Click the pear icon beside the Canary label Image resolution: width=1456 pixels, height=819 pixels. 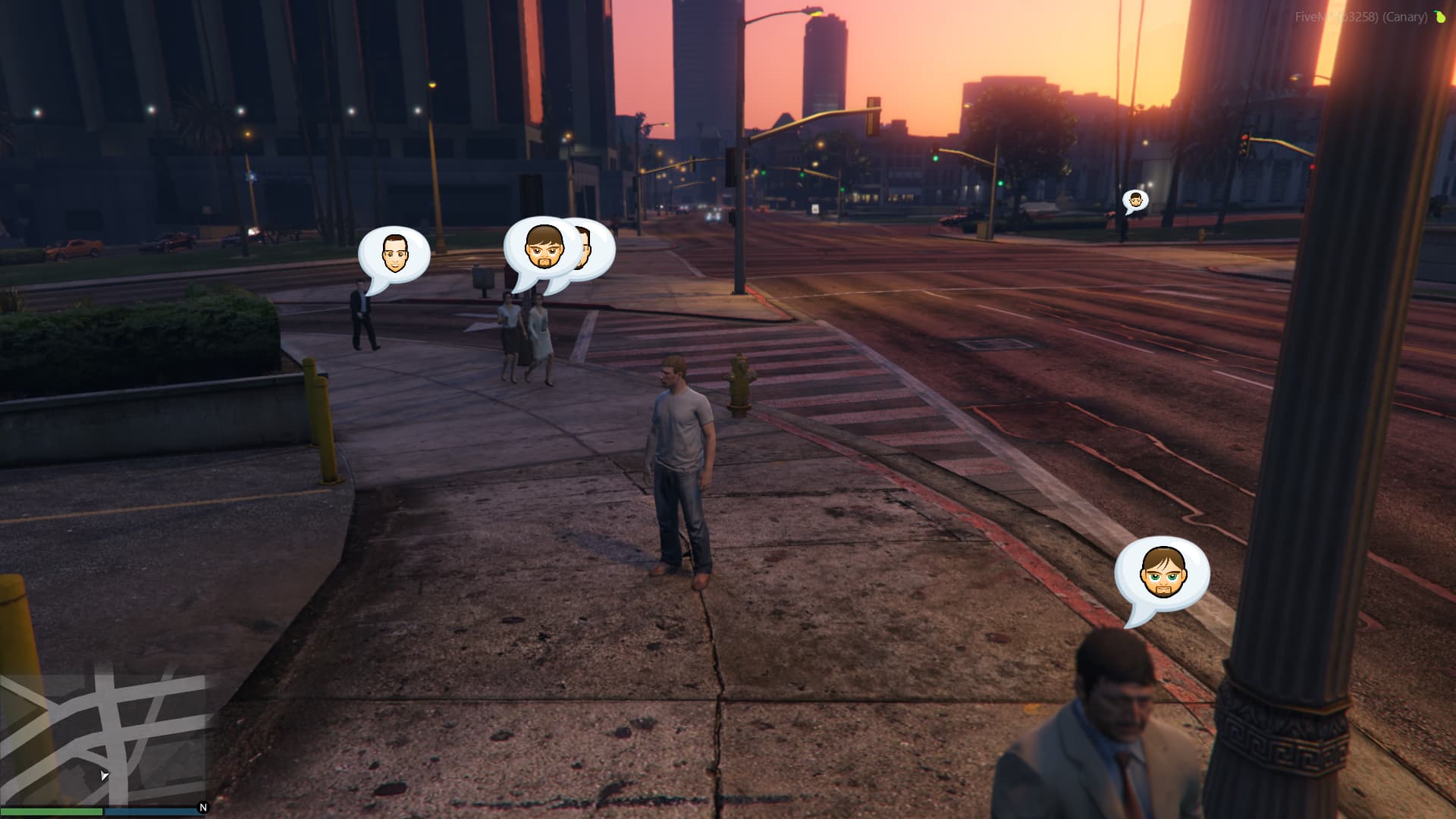coord(1440,17)
